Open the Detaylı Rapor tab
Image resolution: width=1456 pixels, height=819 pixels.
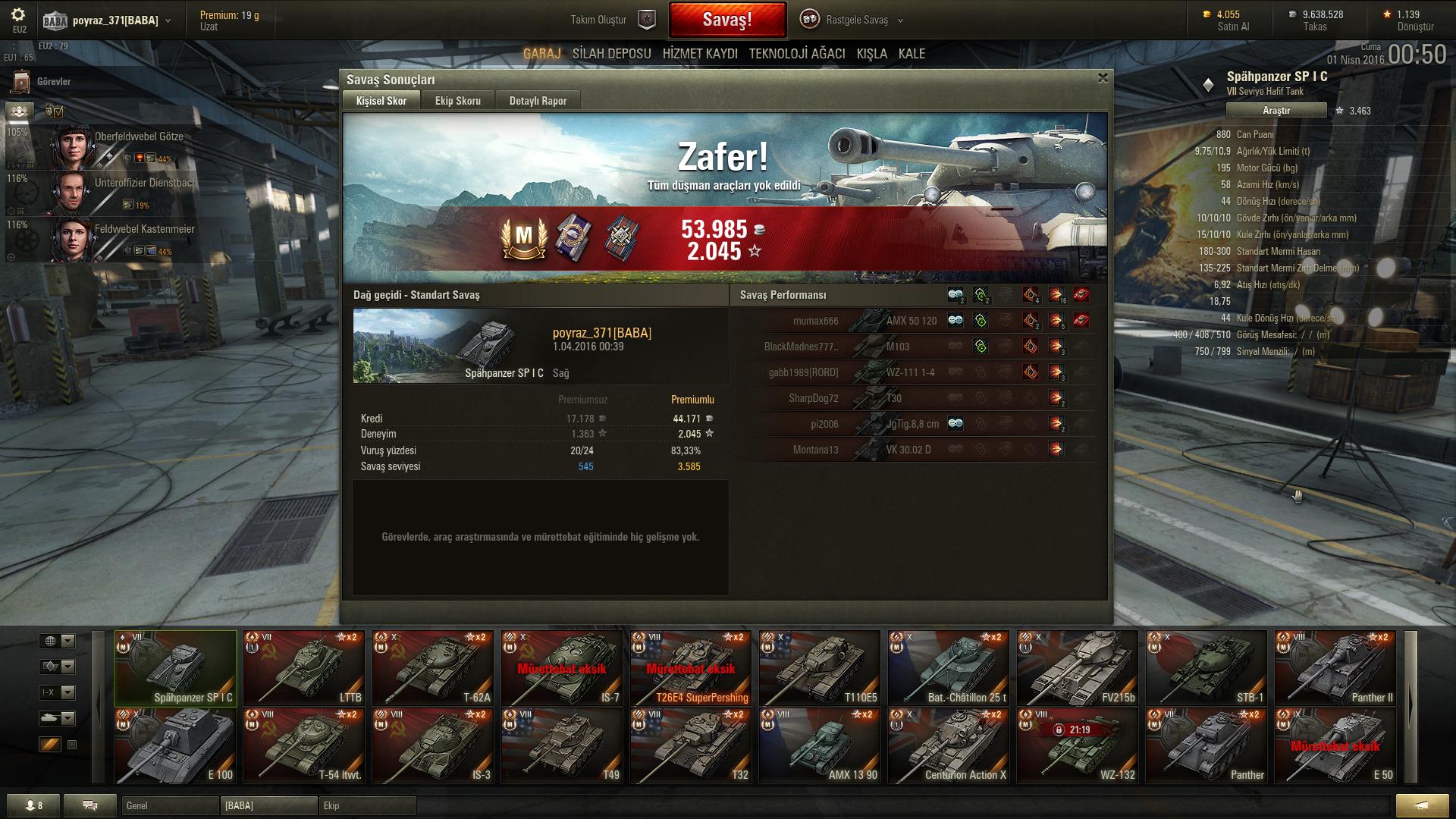[538, 101]
